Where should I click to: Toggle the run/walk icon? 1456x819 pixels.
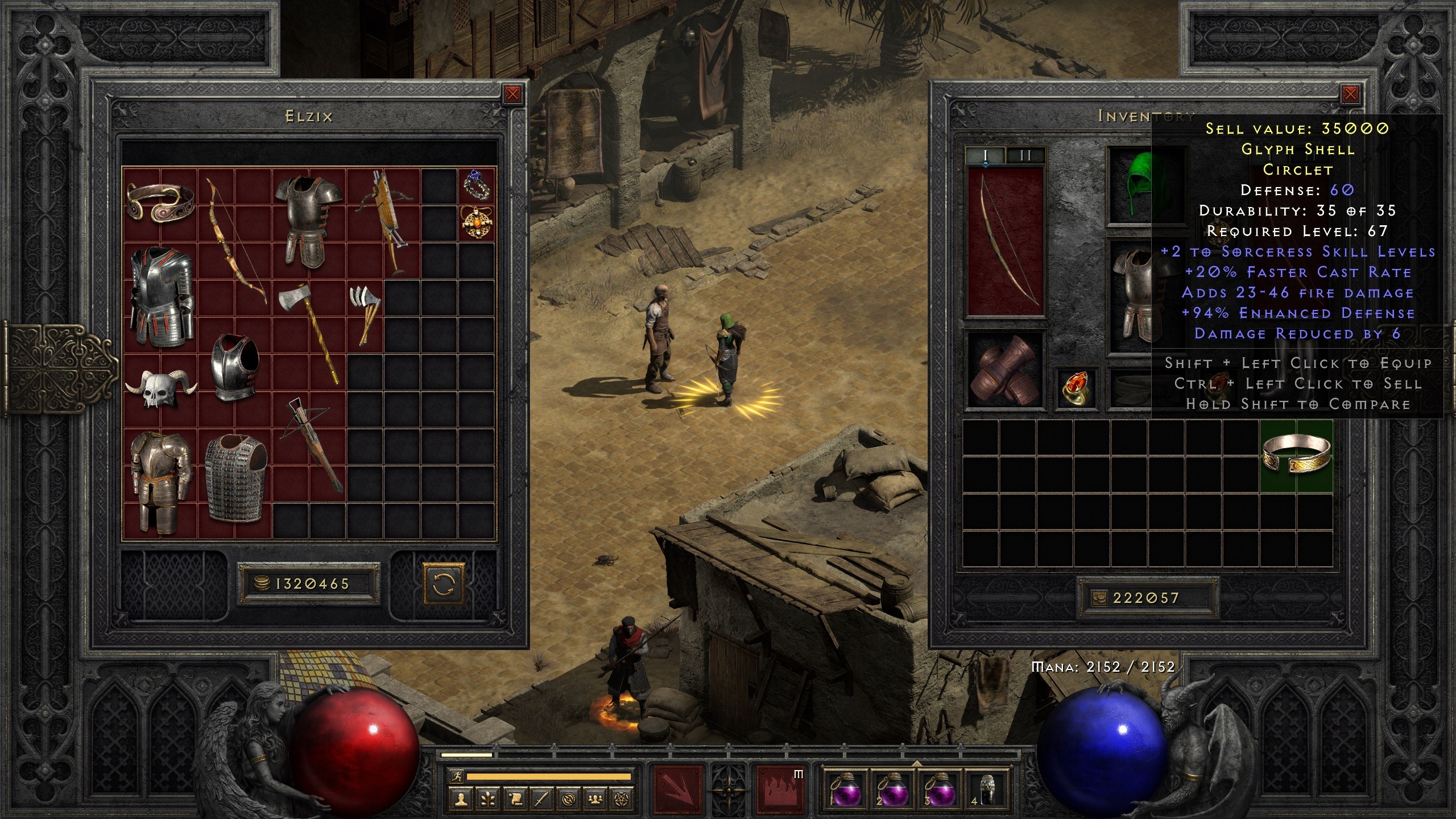click(456, 776)
